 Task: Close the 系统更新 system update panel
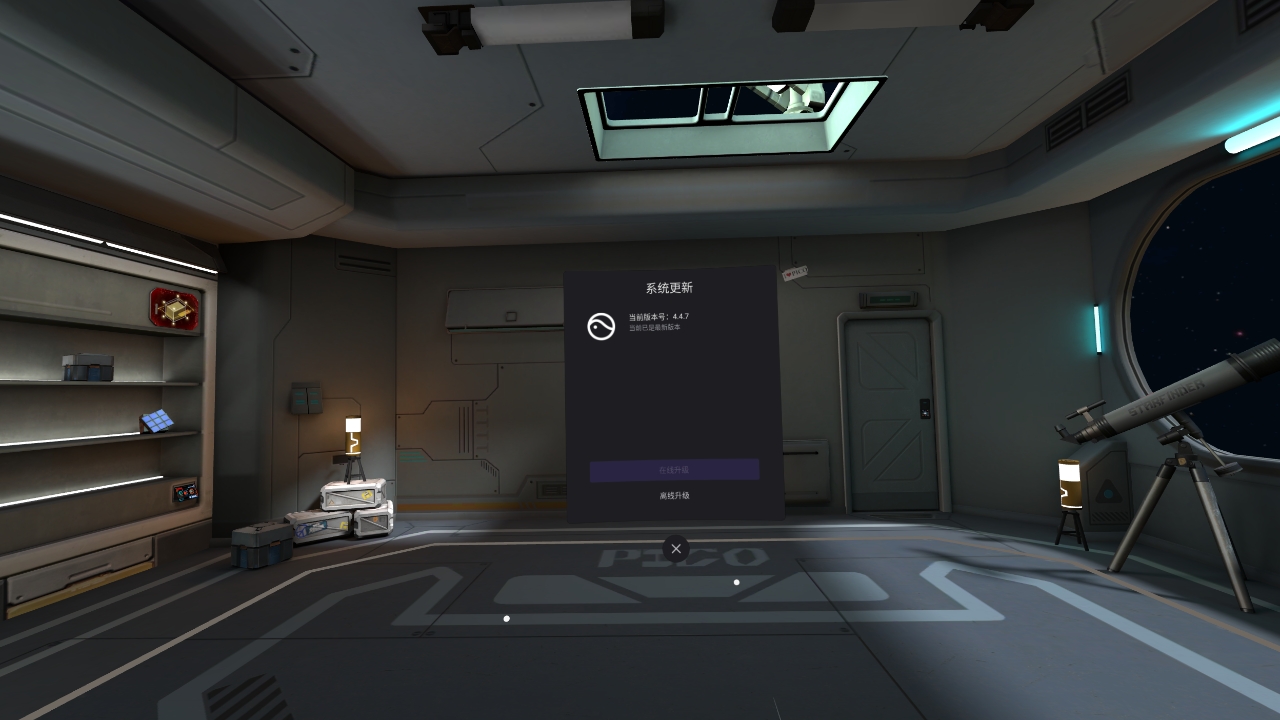[676, 548]
